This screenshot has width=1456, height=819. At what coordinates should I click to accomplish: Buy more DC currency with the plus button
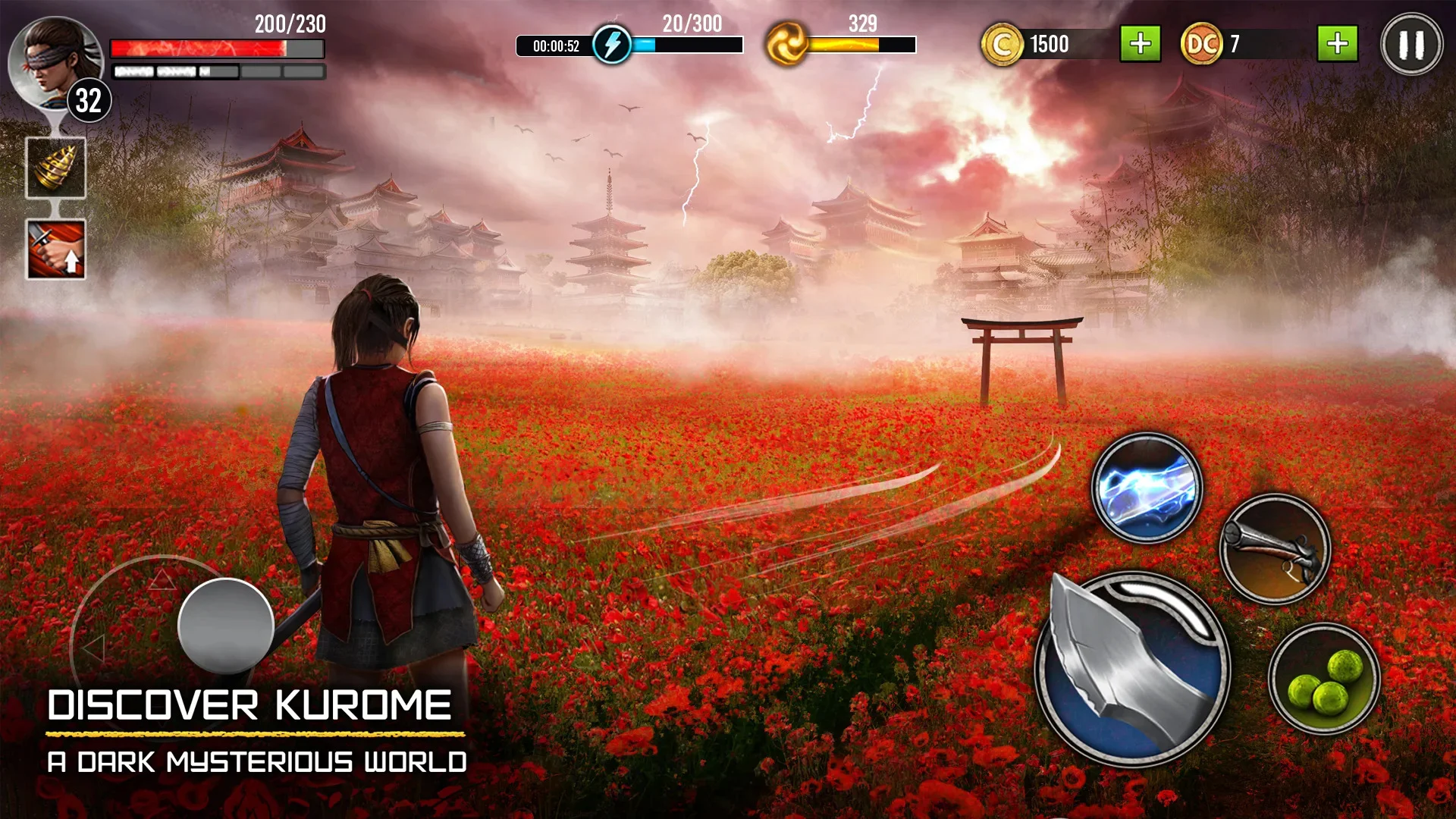coord(1337,44)
